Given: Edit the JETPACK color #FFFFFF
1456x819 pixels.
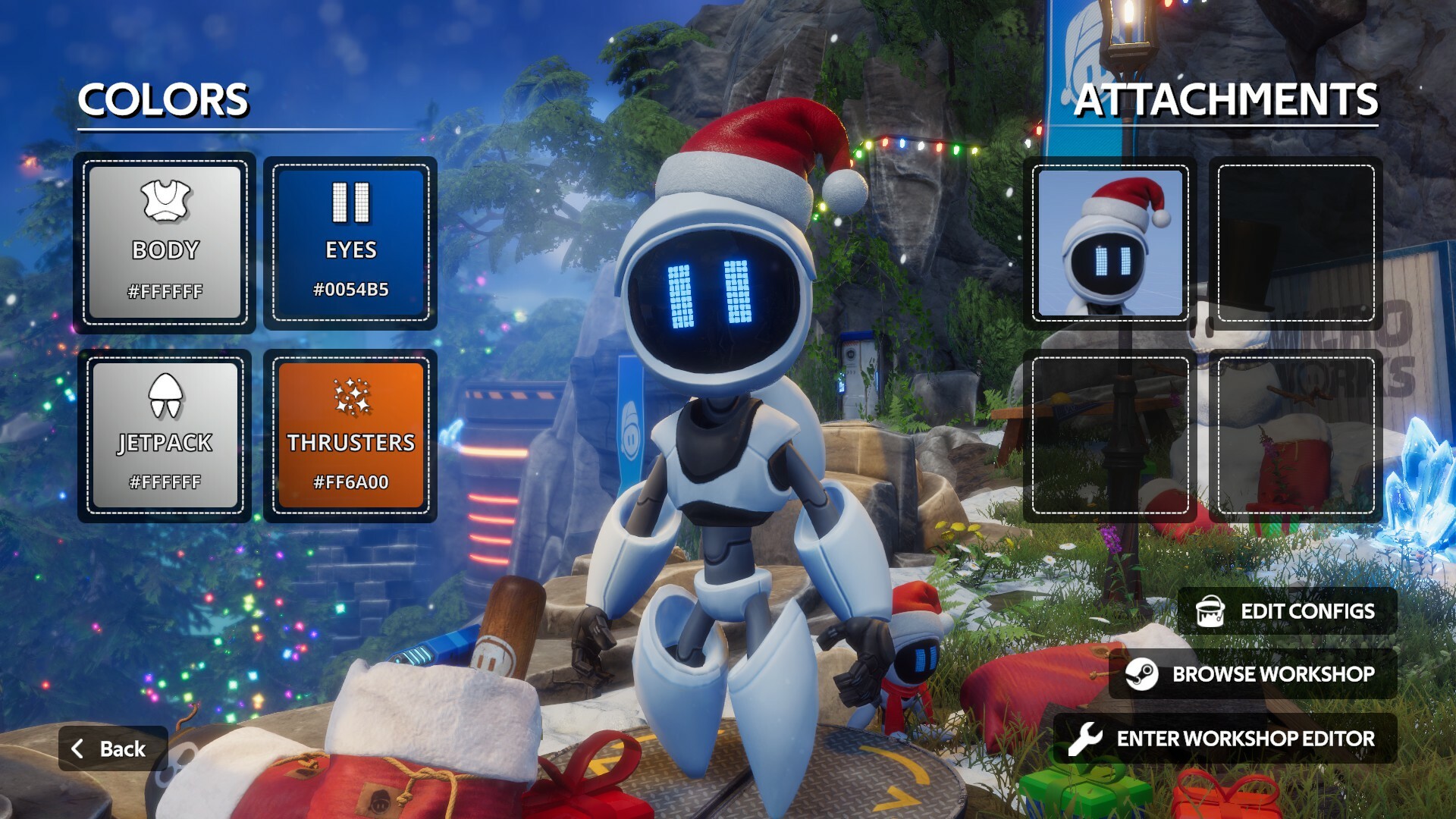Looking at the screenshot, I should click(x=164, y=435).
